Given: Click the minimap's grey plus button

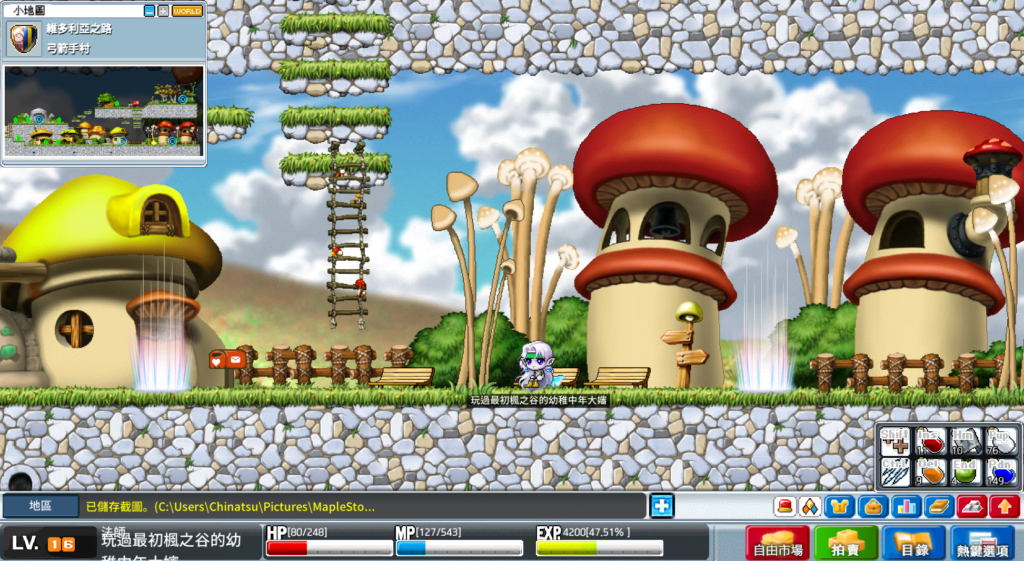Looking at the screenshot, I should coord(163,11).
